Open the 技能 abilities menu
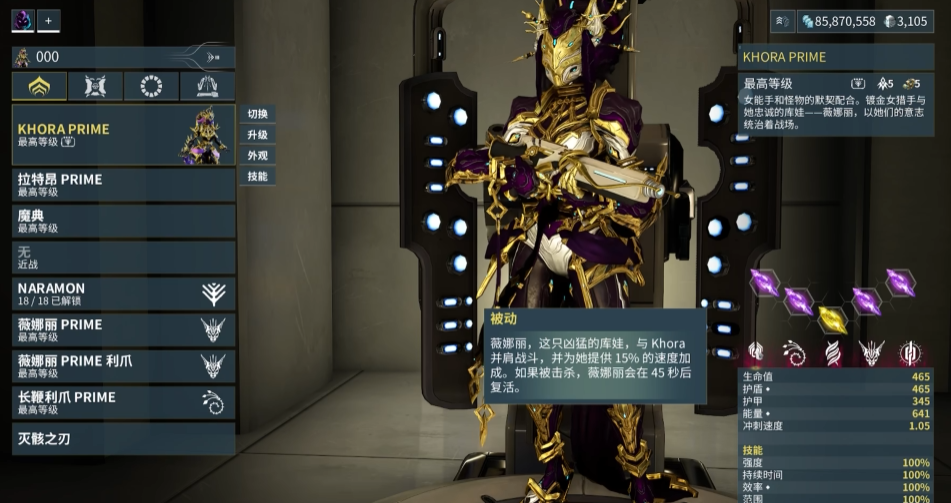This screenshot has height=503, width=951. [x=257, y=176]
